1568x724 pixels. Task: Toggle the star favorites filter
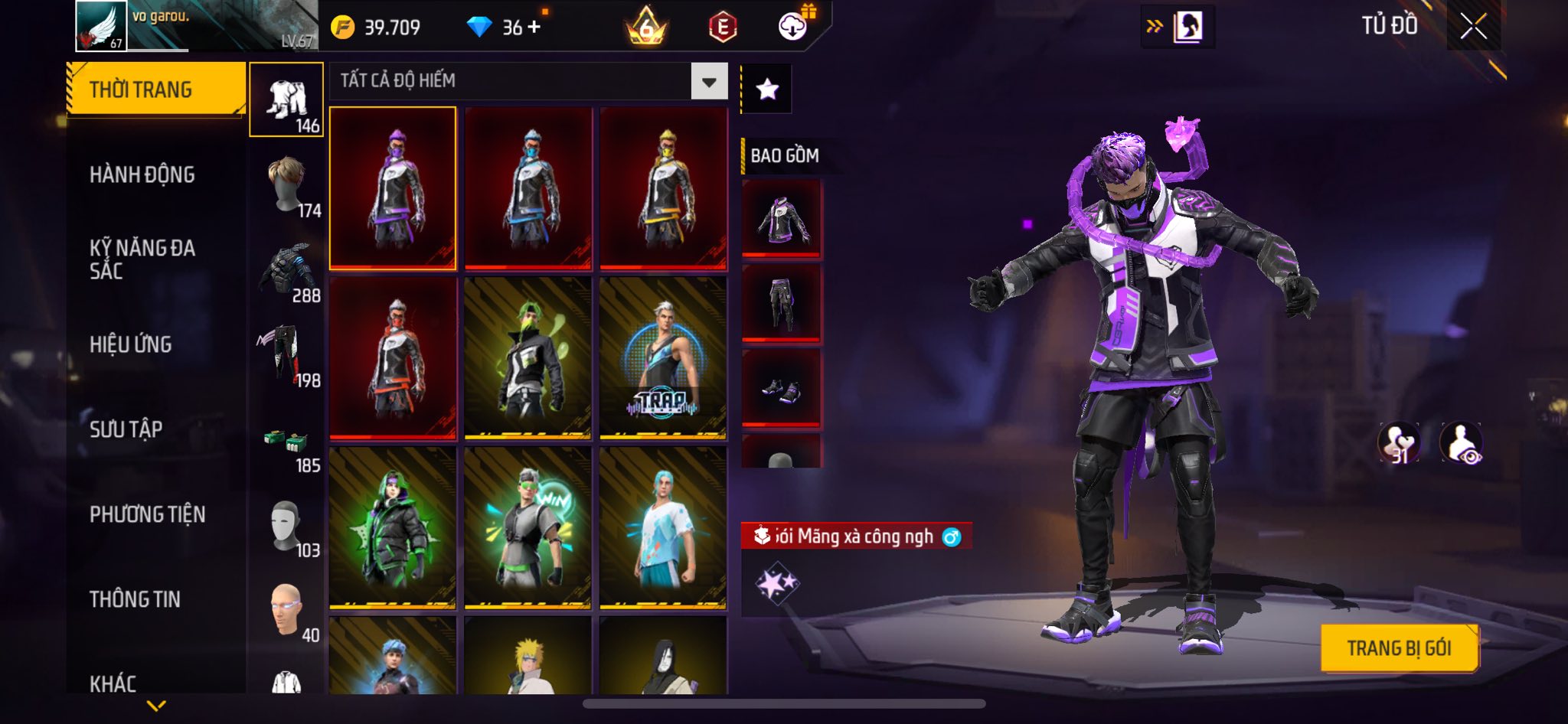tap(767, 90)
